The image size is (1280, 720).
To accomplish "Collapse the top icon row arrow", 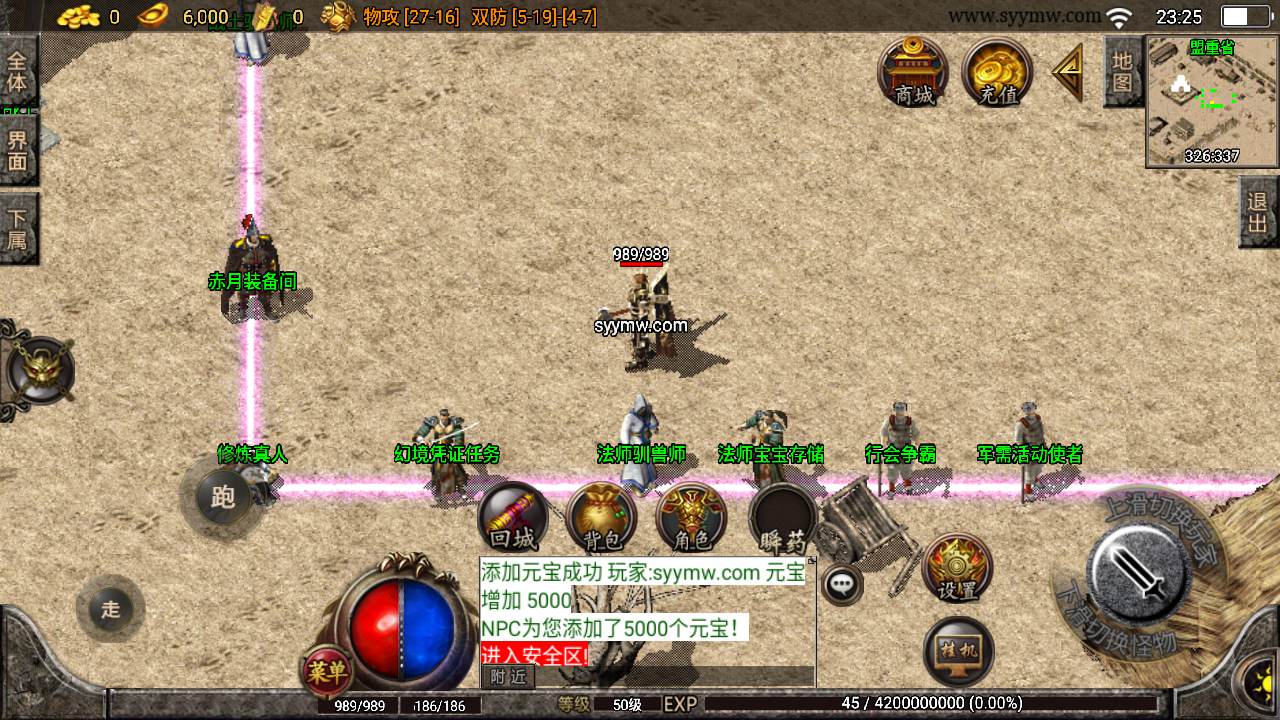I will click(x=1068, y=72).
